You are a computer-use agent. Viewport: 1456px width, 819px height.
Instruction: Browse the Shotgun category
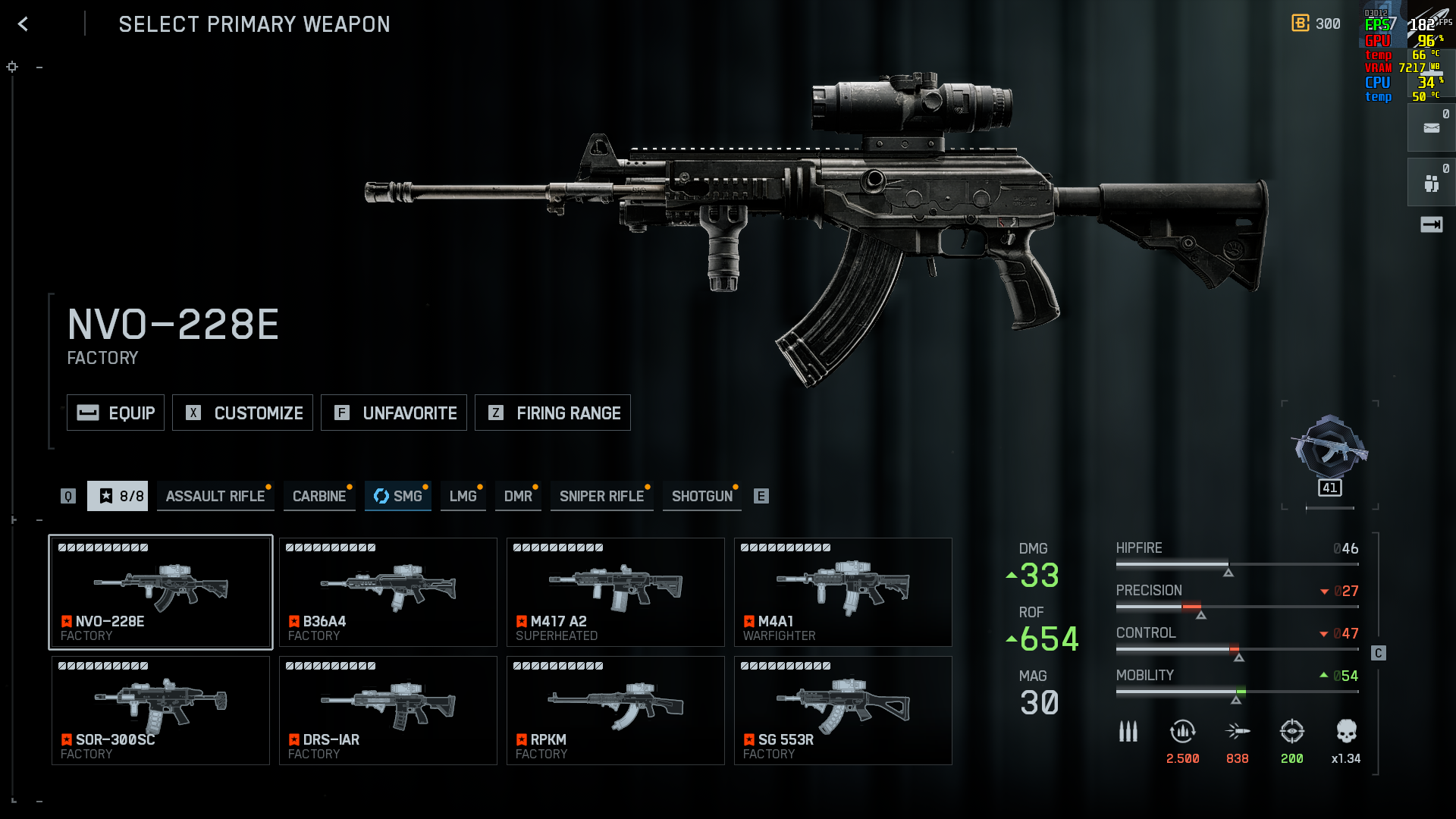701,496
